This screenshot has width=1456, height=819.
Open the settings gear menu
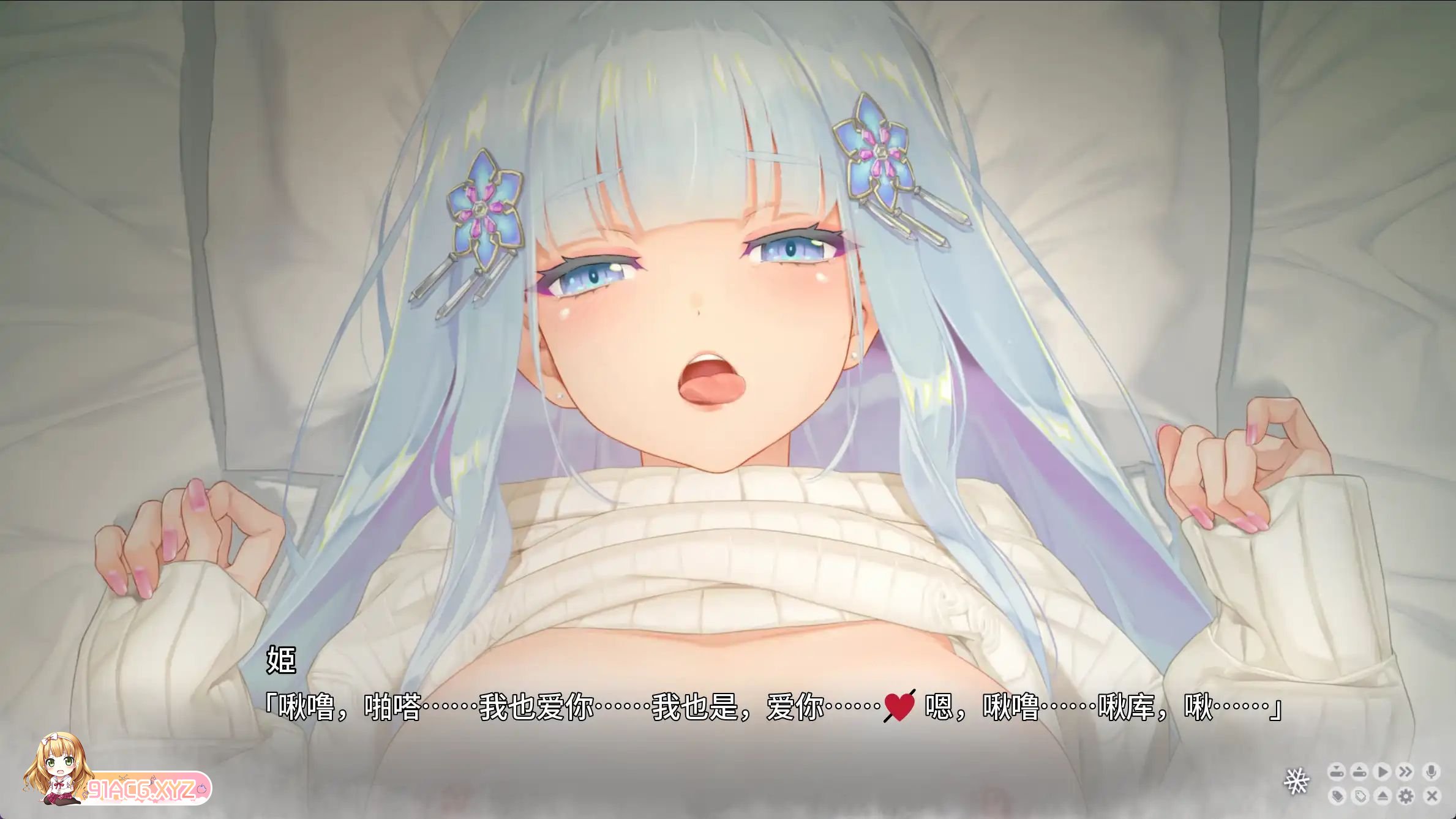click(1405, 796)
